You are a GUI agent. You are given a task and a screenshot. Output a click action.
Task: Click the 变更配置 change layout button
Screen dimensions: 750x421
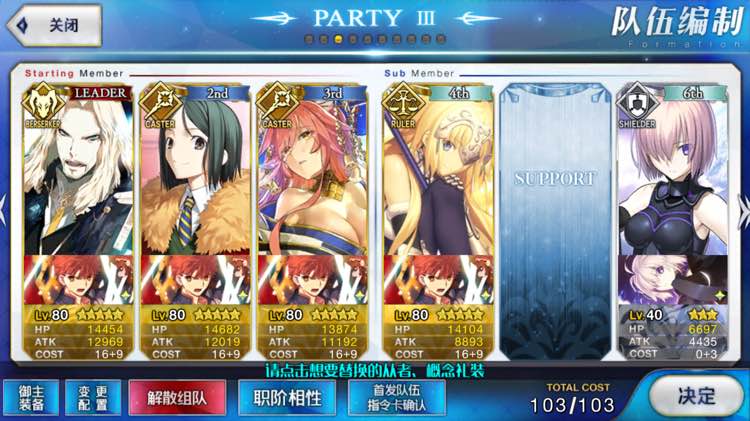pyautogui.click(x=91, y=397)
